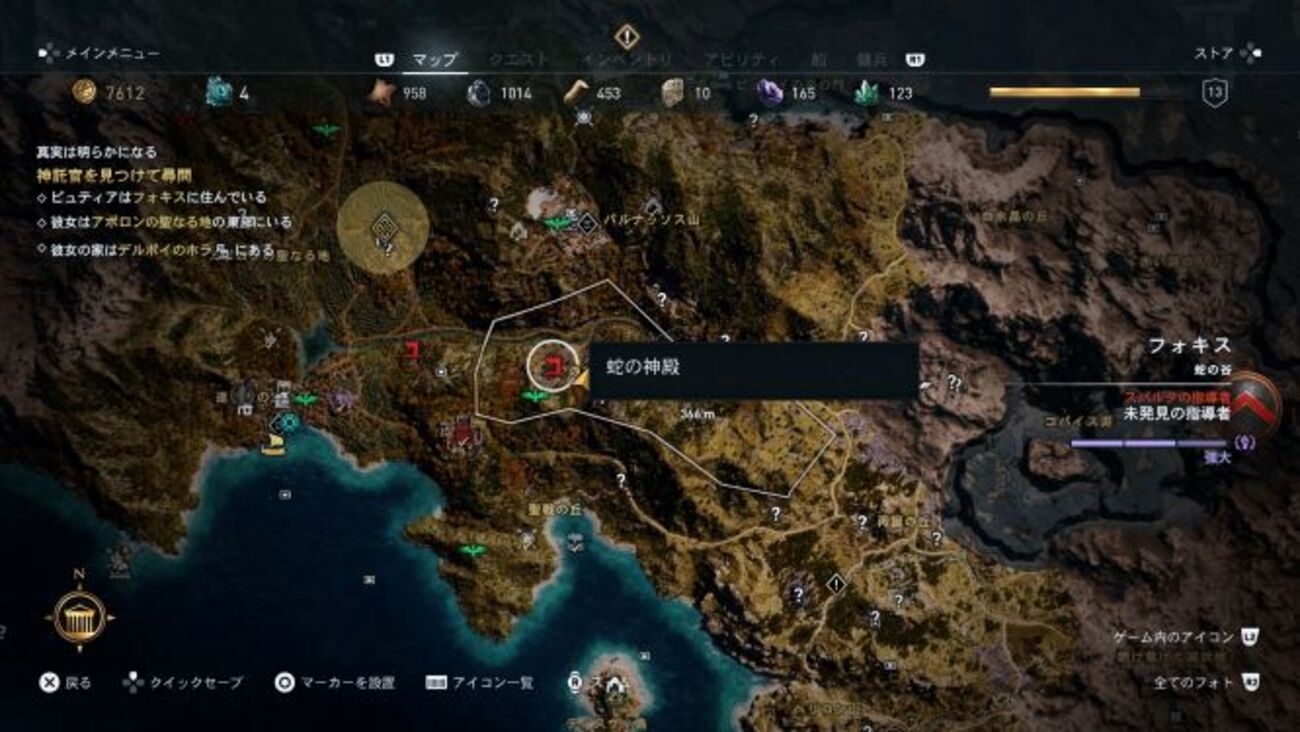The height and width of the screenshot is (732, 1300).
Task: Open the アビリティ tab
Action: [740, 60]
